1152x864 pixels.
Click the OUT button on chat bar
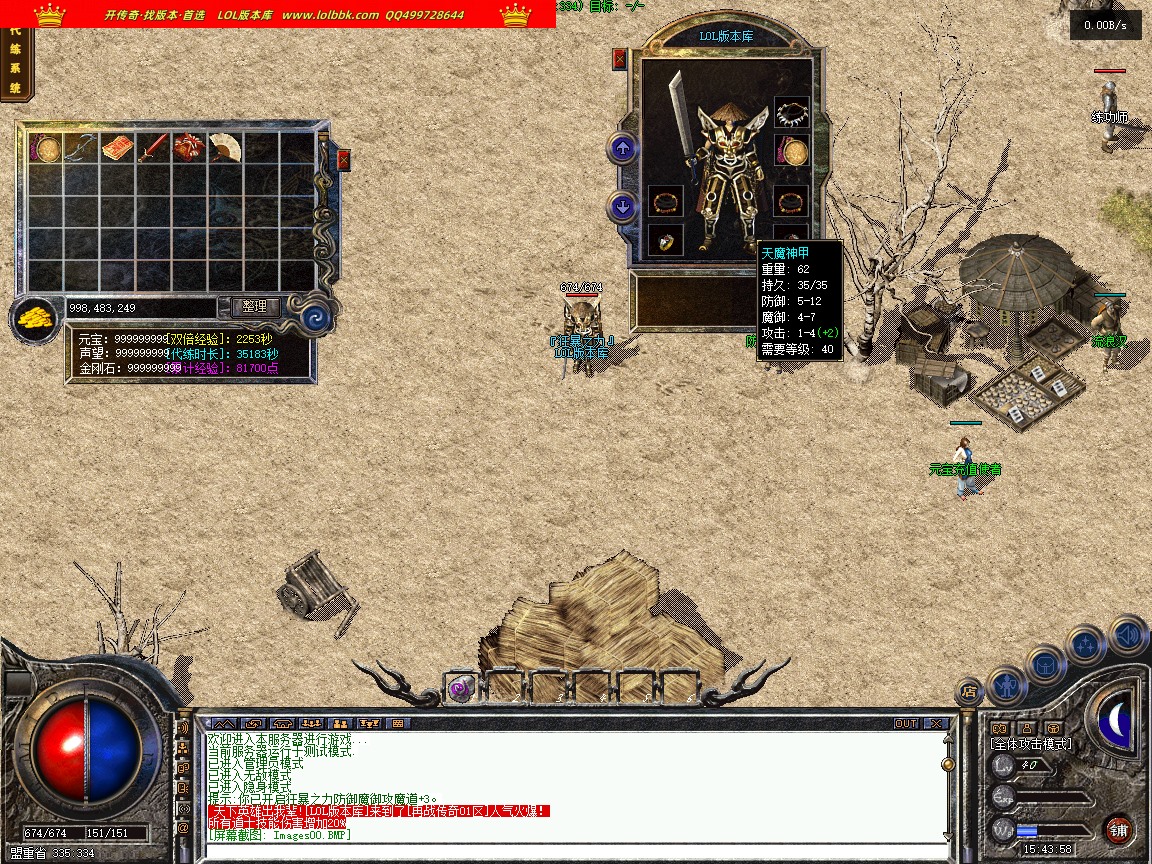[905, 723]
